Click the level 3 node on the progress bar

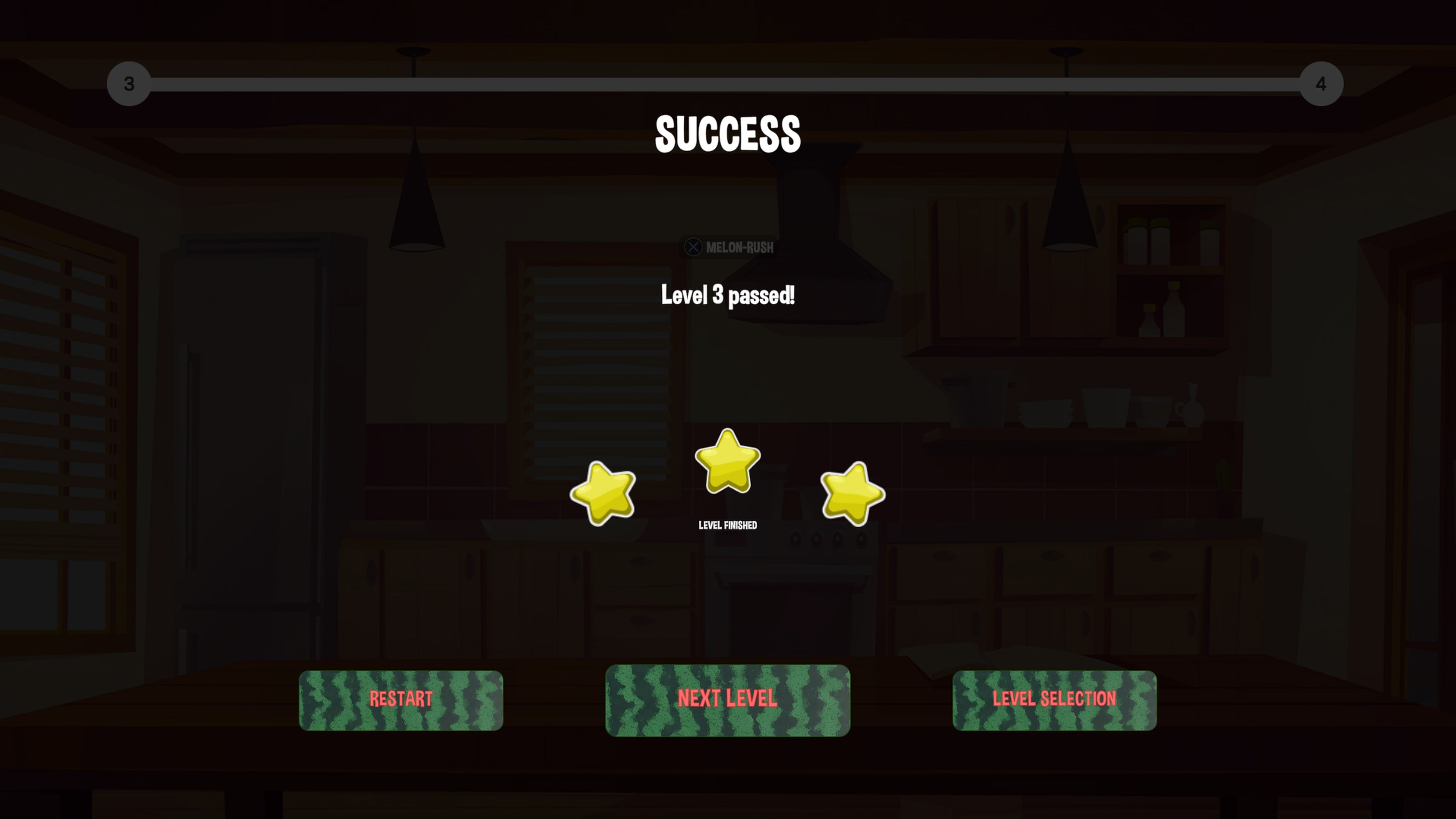click(129, 84)
